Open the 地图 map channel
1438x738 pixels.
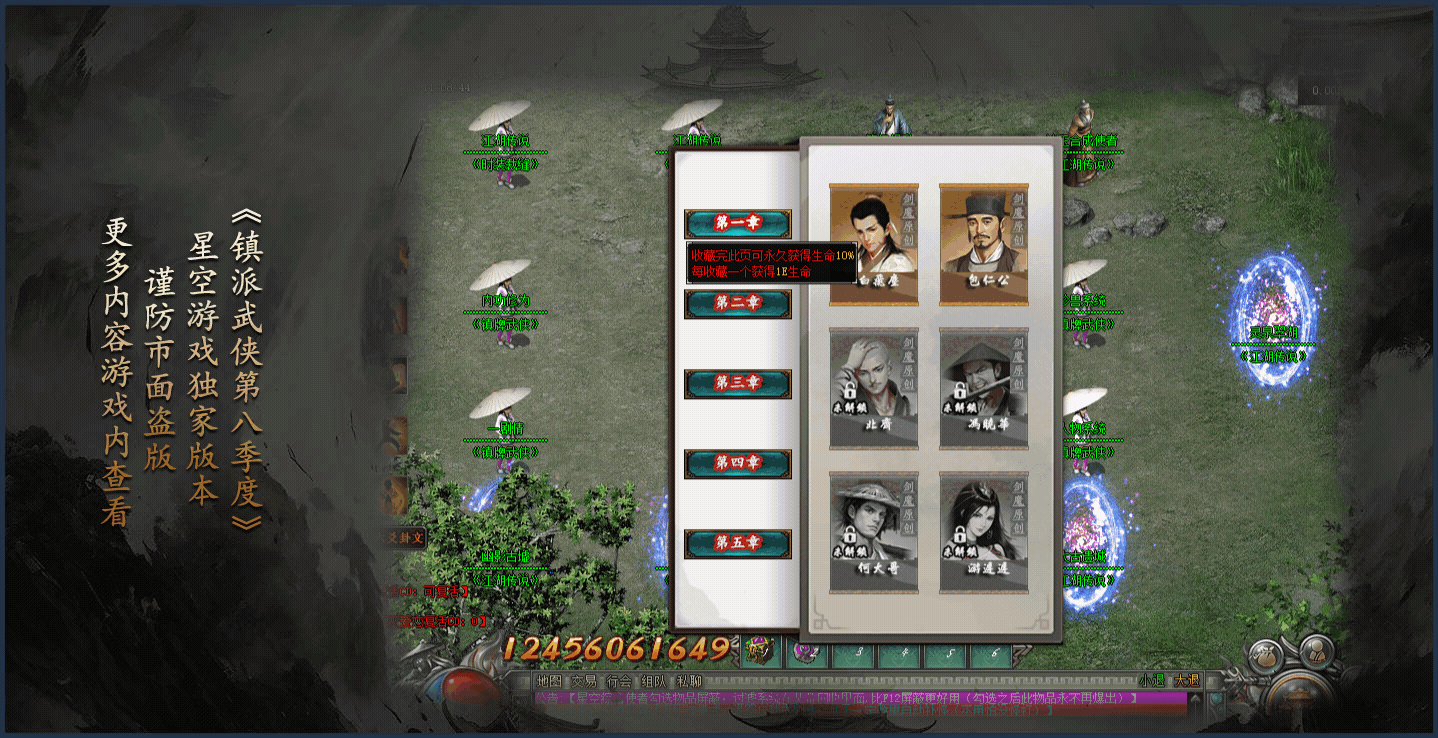[x=549, y=681]
